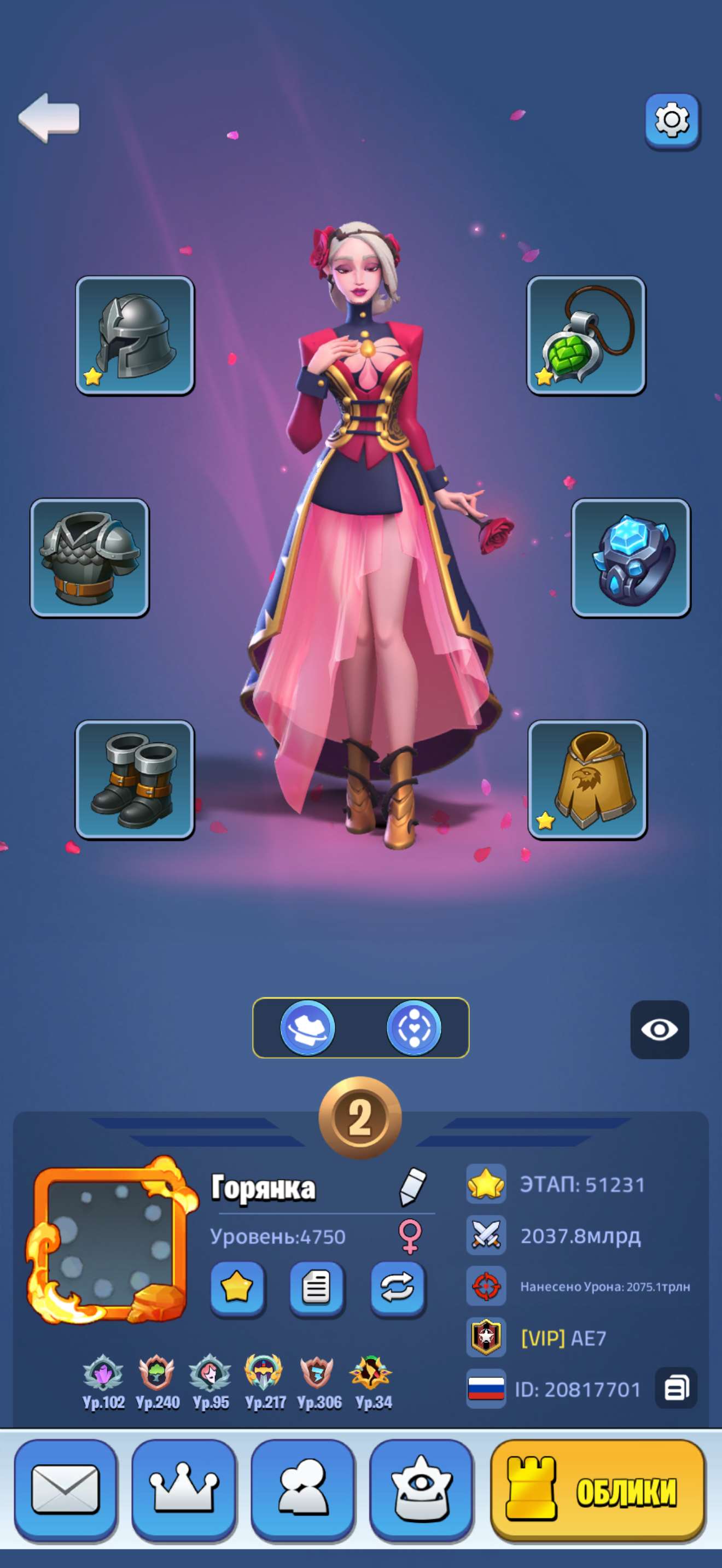Click the circular heart figure icon
This screenshot has width=722, height=1568.
[x=414, y=1028]
